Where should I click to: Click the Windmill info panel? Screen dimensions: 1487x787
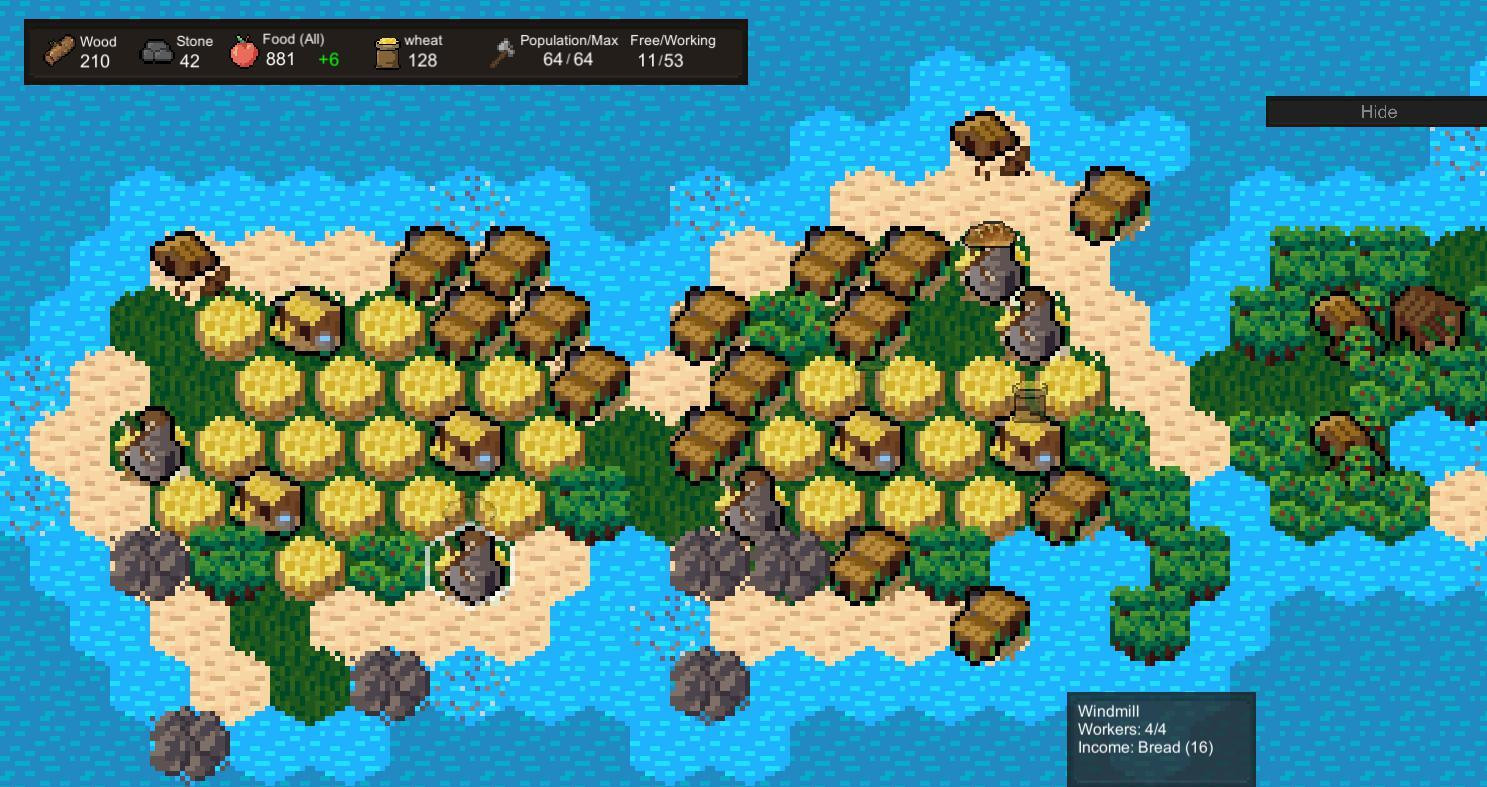(x=1160, y=735)
